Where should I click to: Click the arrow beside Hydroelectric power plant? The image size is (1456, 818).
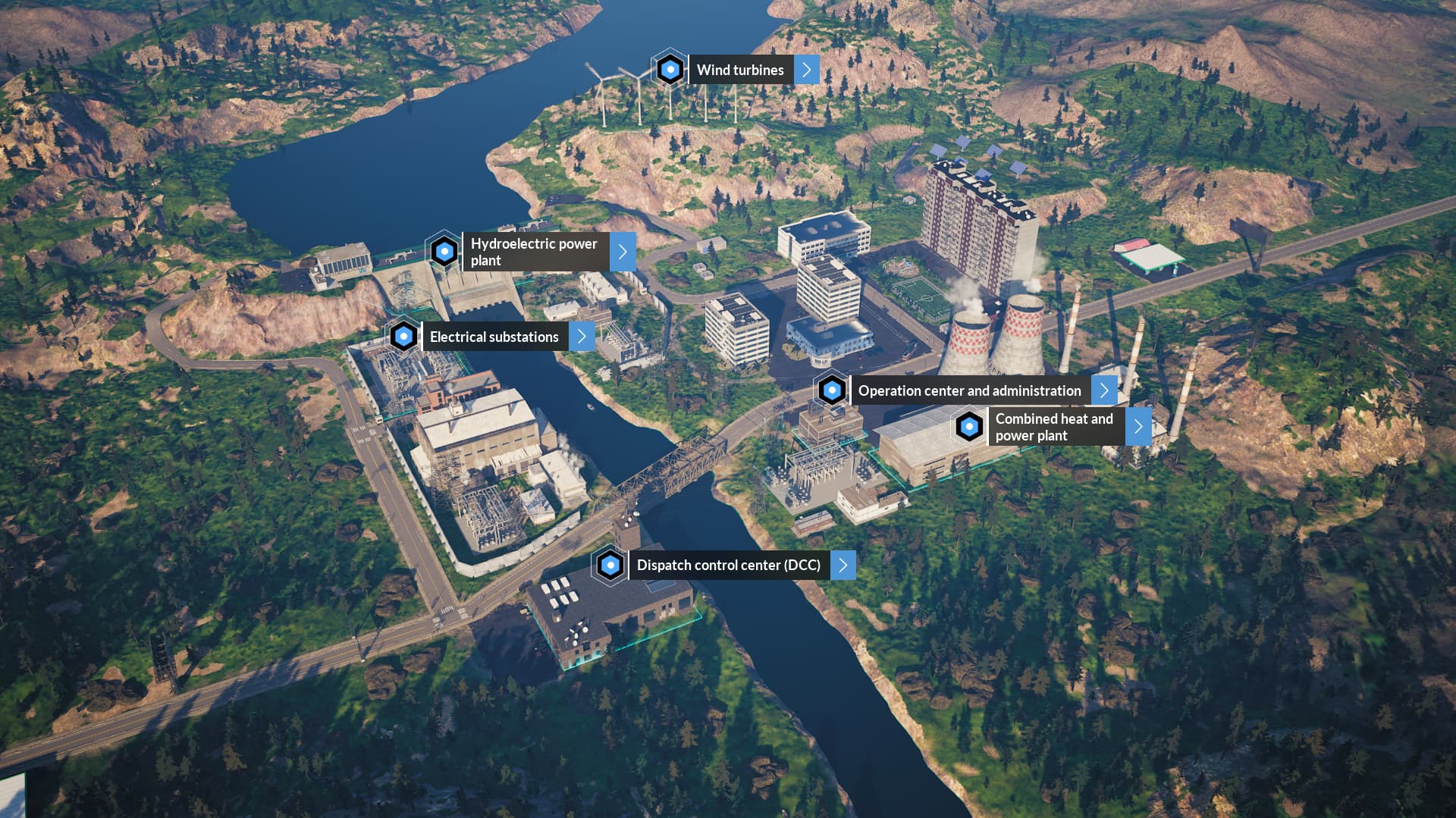point(623,252)
